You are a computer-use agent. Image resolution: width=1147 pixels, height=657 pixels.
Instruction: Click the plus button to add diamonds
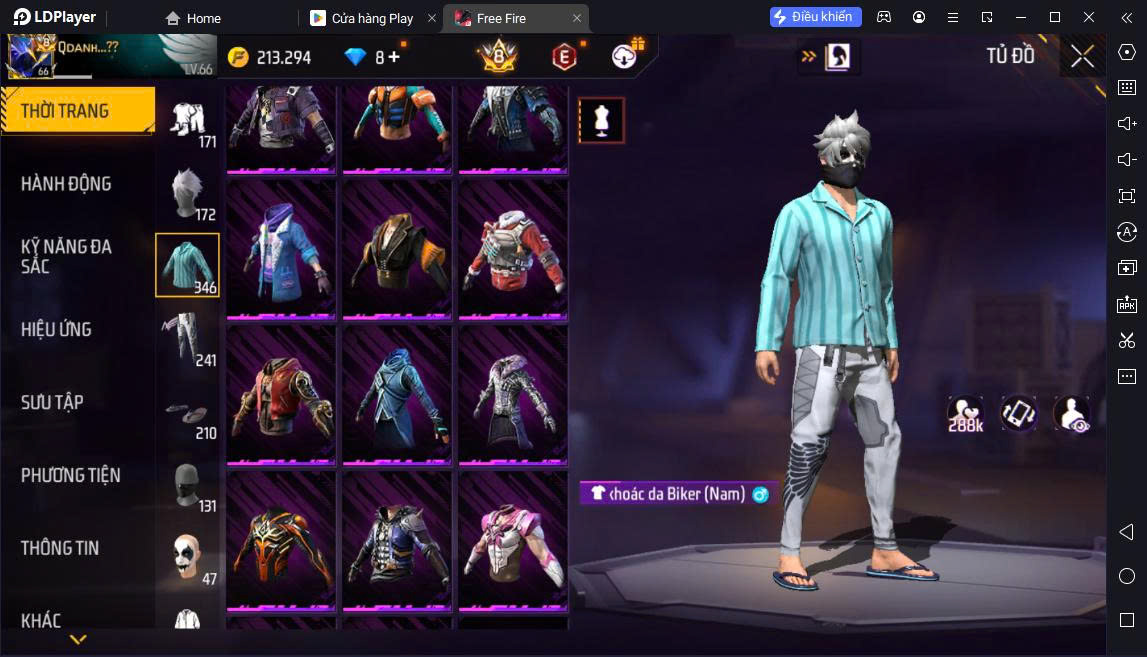click(x=394, y=57)
